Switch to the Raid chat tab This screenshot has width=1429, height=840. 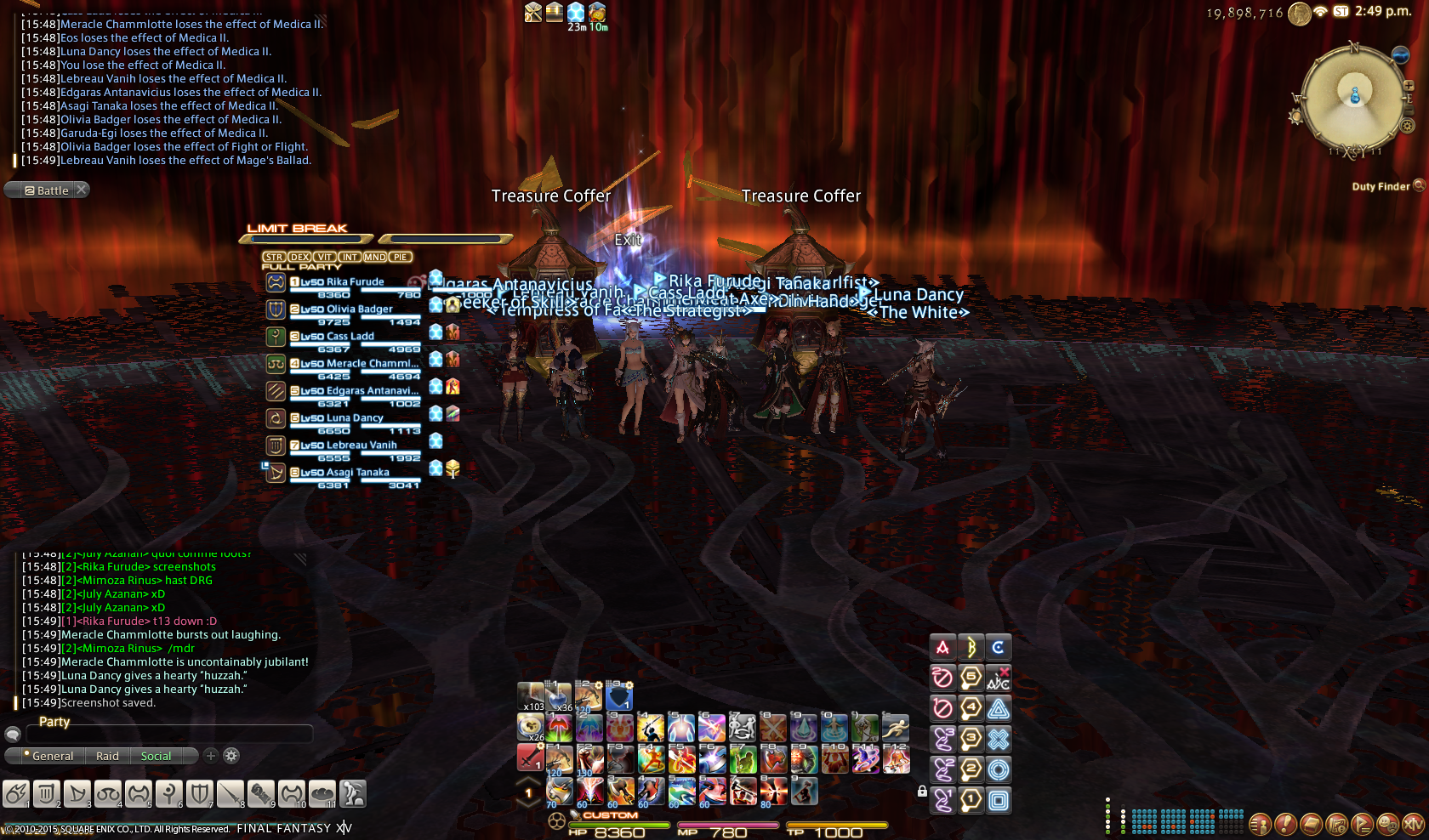(107, 756)
